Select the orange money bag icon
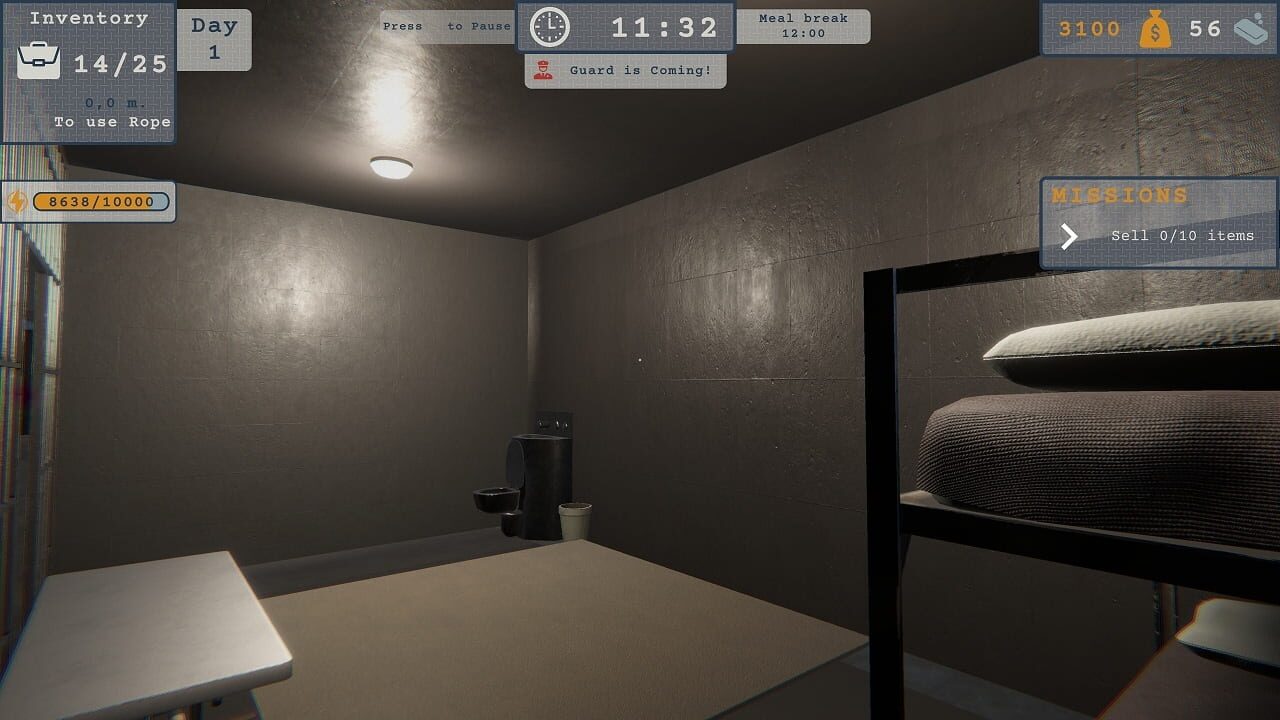1280x720 pixels. 1157,29
